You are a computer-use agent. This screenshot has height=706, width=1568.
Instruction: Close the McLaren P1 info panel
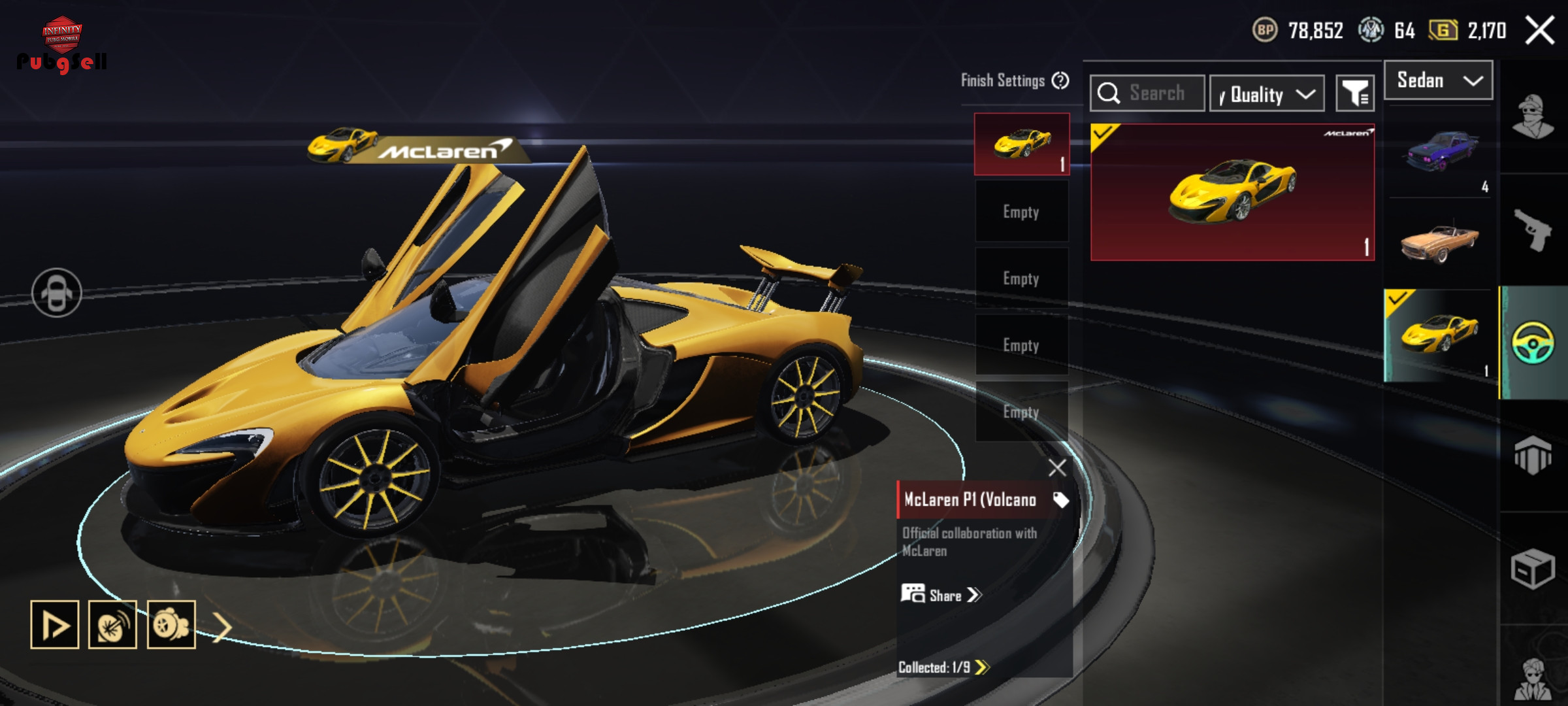(x=1056, y=467)
